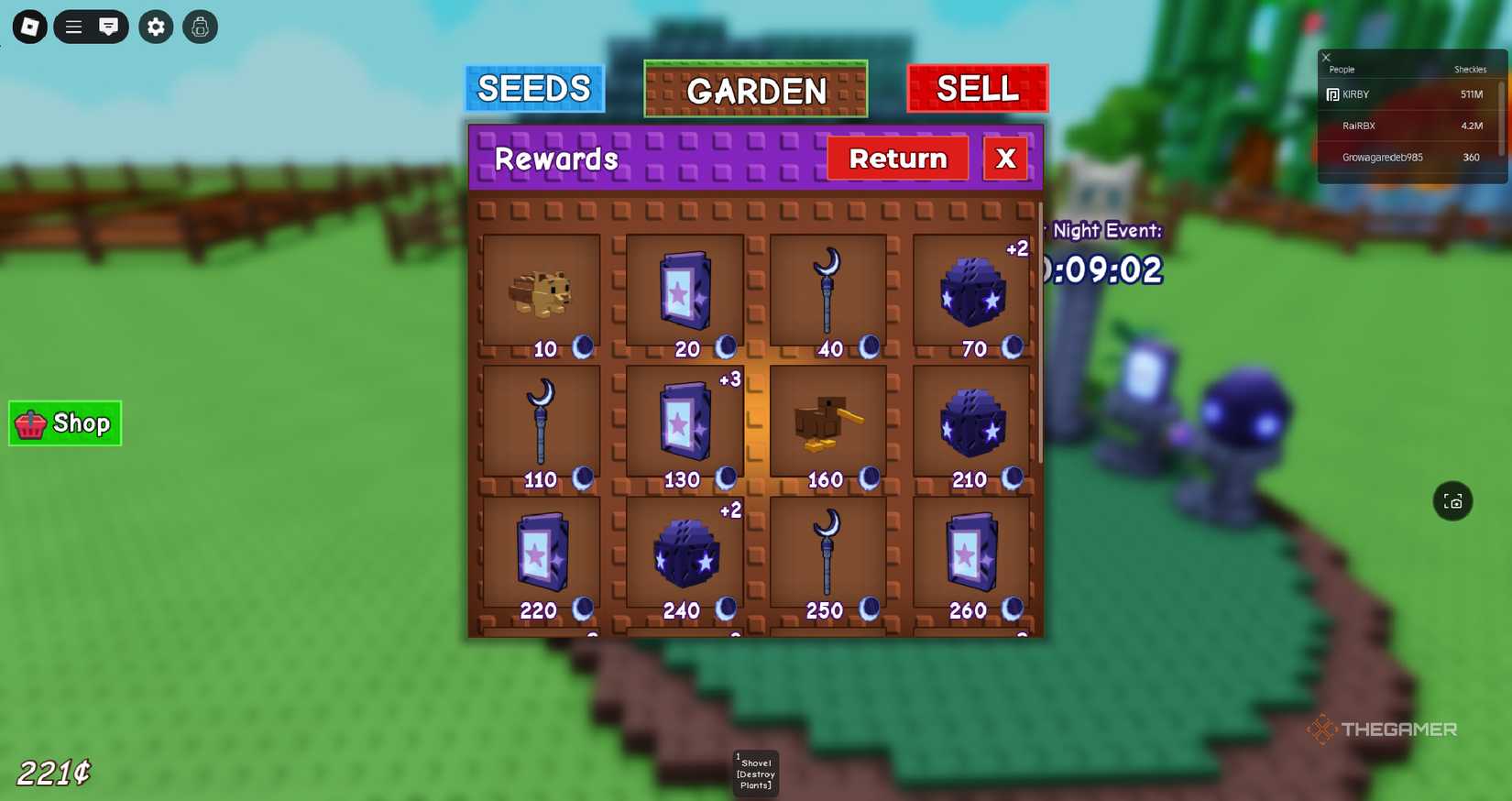Viewport: 1512px width, 801px height.
Task: Open the Roblox main menu icon
Action: 27,27
